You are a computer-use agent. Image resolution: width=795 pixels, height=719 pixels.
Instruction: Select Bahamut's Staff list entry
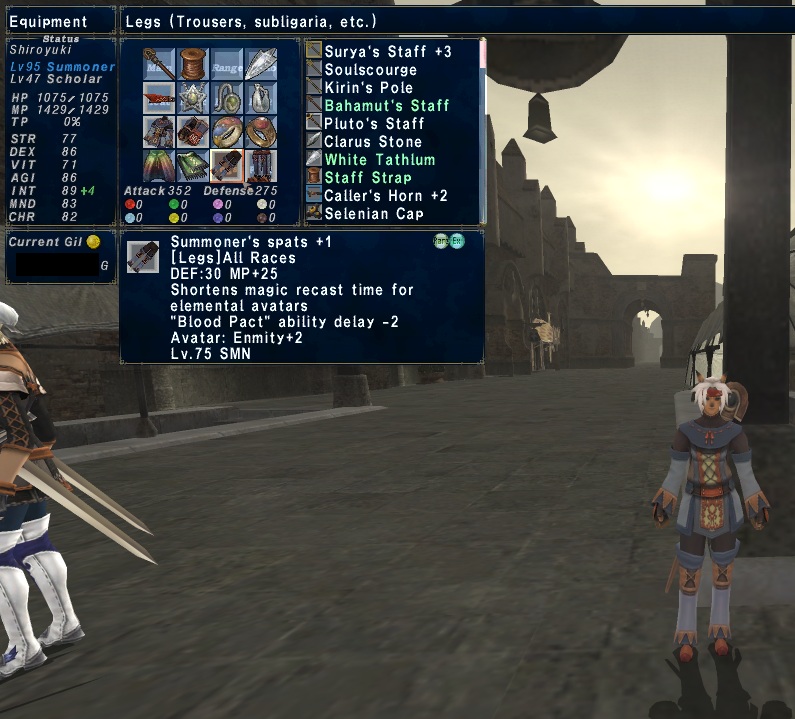tap(386, 105)
